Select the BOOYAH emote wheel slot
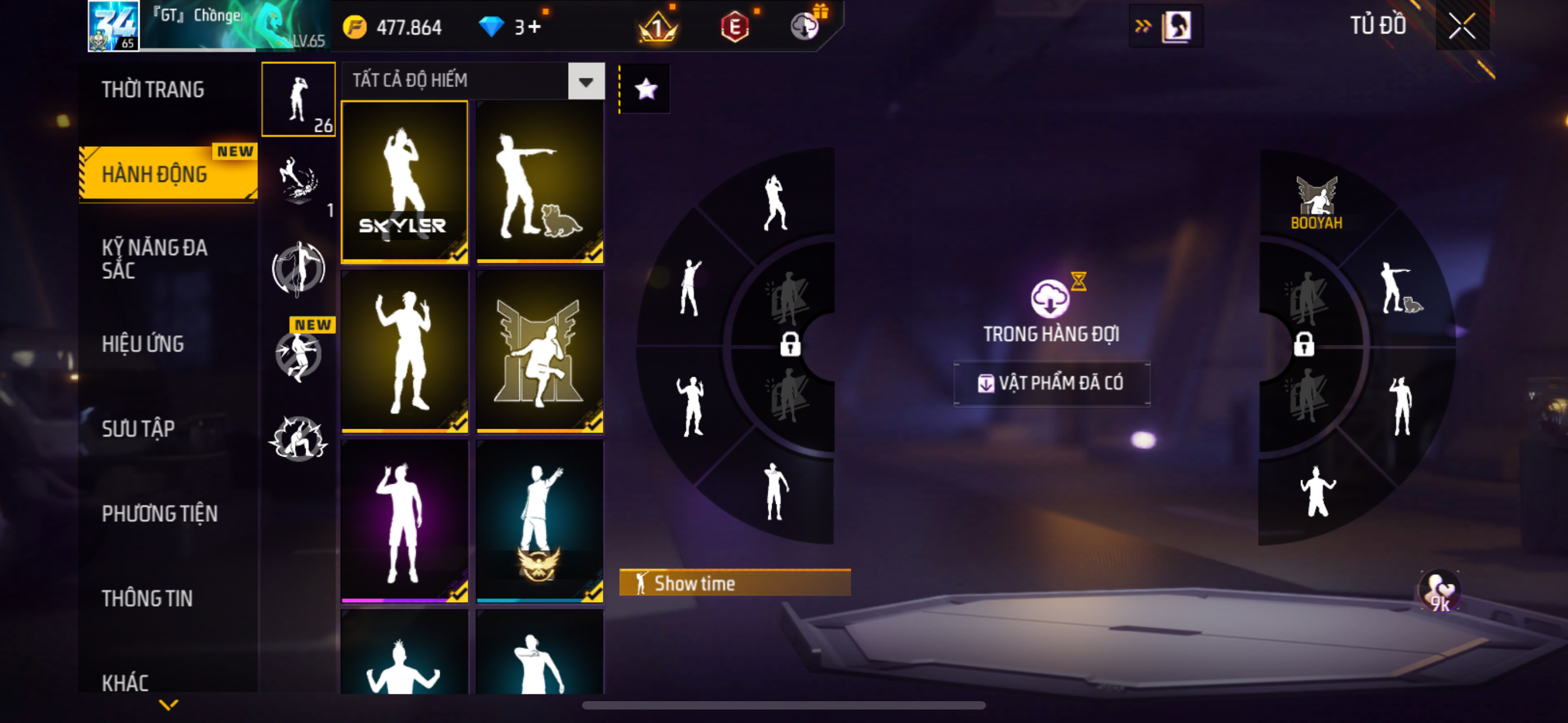 click(1316, 203)
